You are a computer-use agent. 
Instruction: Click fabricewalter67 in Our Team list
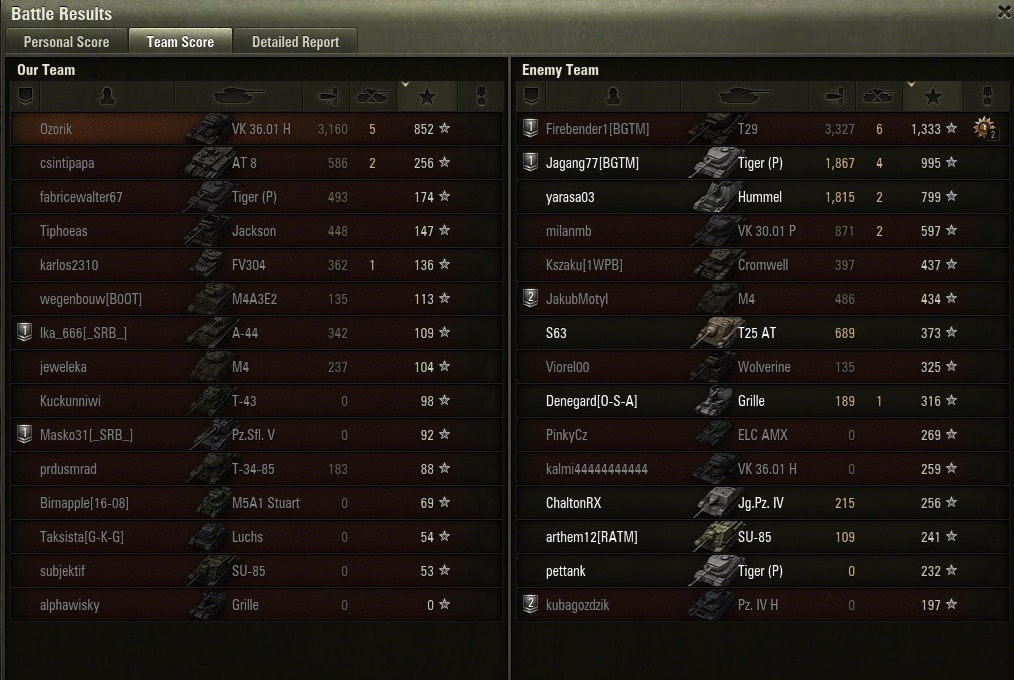click(81, 197)
